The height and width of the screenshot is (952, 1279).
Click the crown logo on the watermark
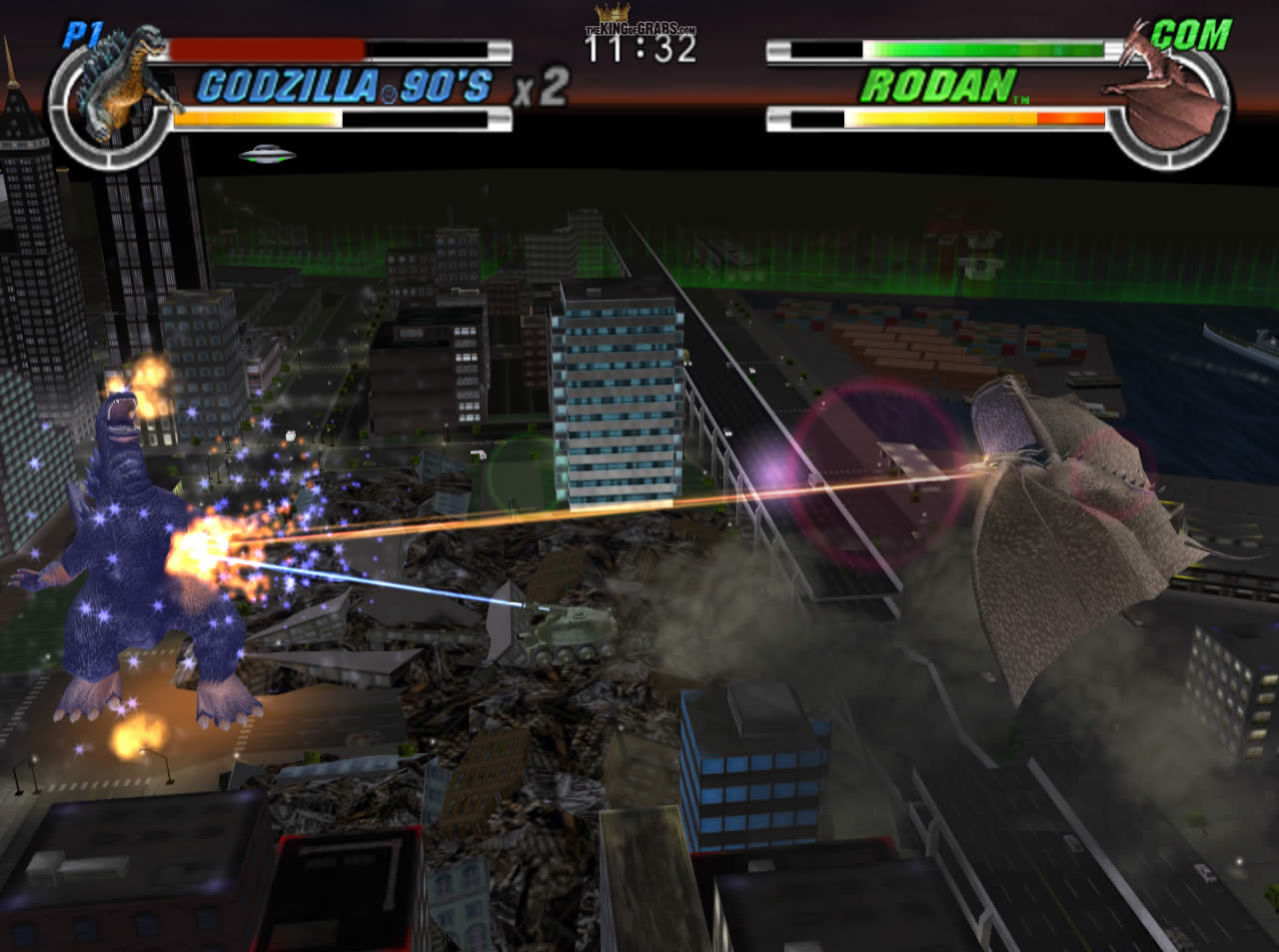(611, 12)
